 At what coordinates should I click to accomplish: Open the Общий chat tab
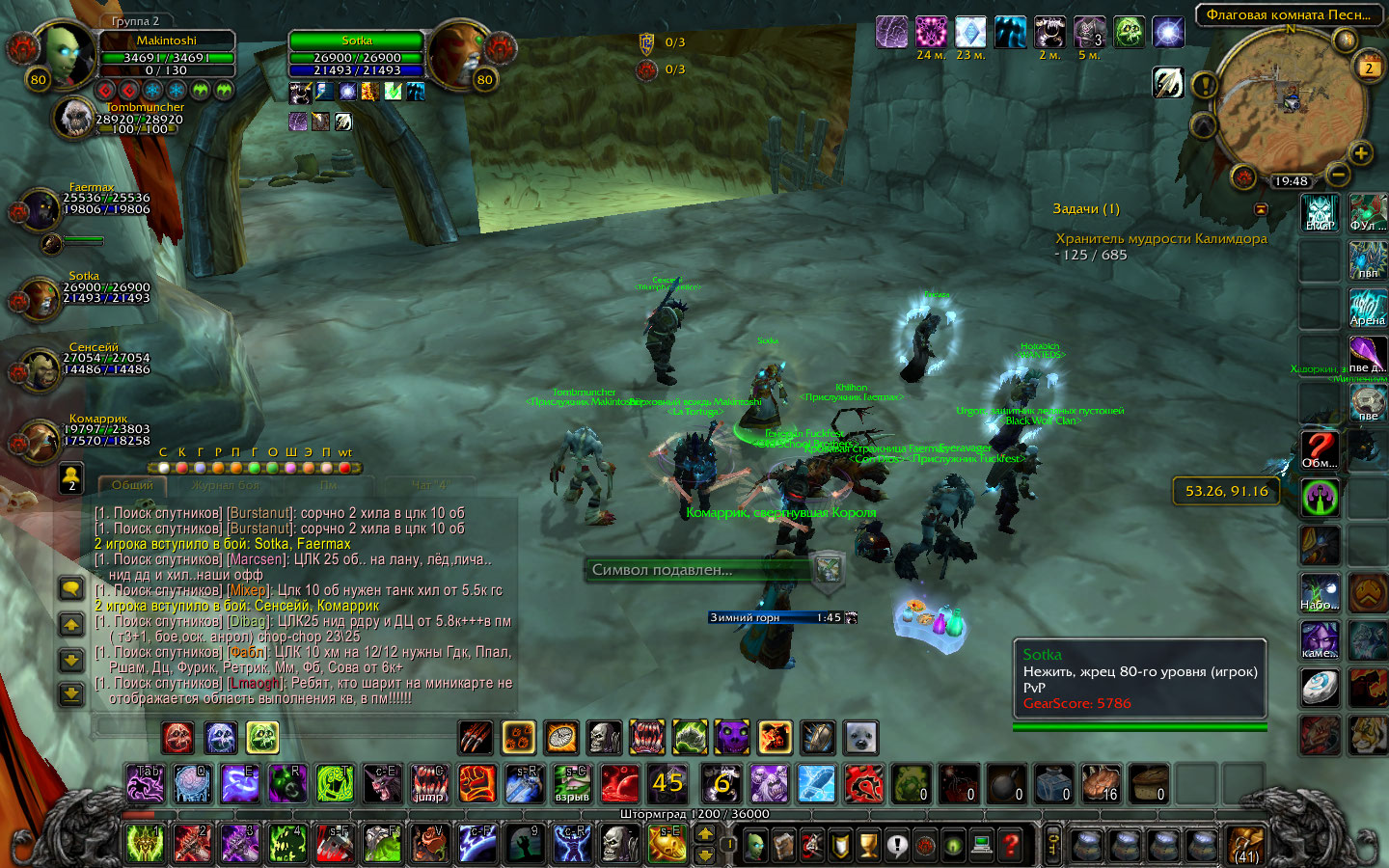pyautogui.click(x=132, y=485)
